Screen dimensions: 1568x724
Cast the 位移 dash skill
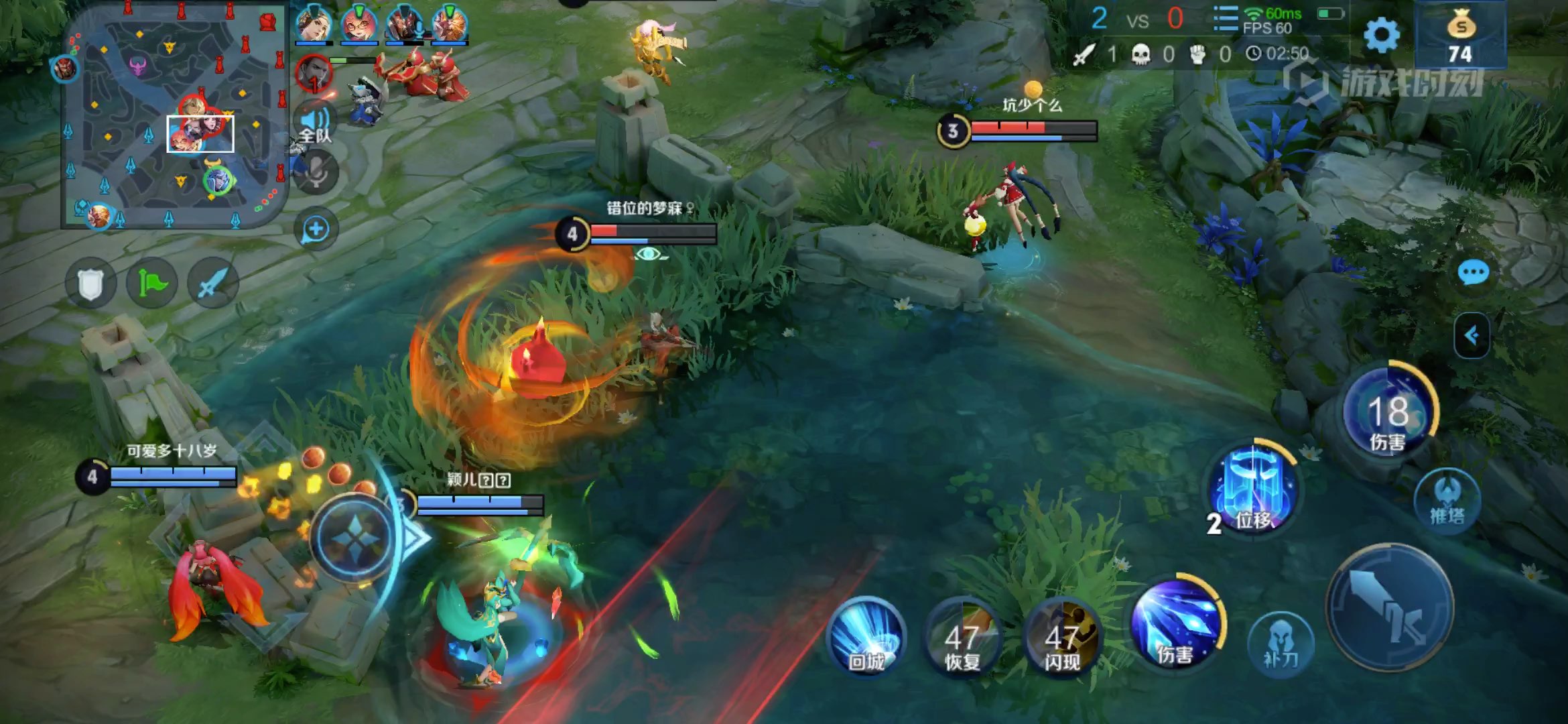(x=1253, y=491)
